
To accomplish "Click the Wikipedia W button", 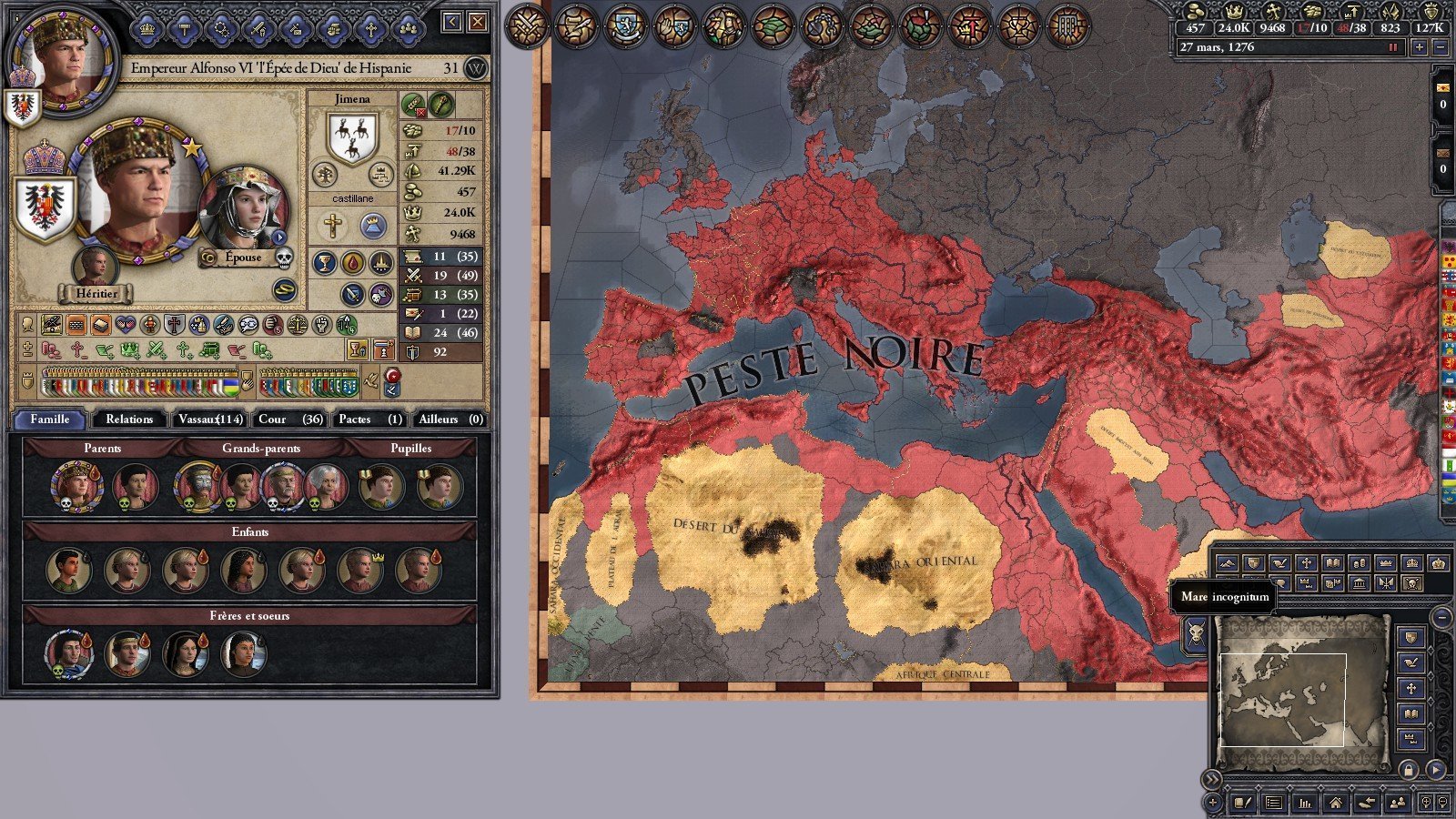I will pyautogui.click(x=475, y=68).
